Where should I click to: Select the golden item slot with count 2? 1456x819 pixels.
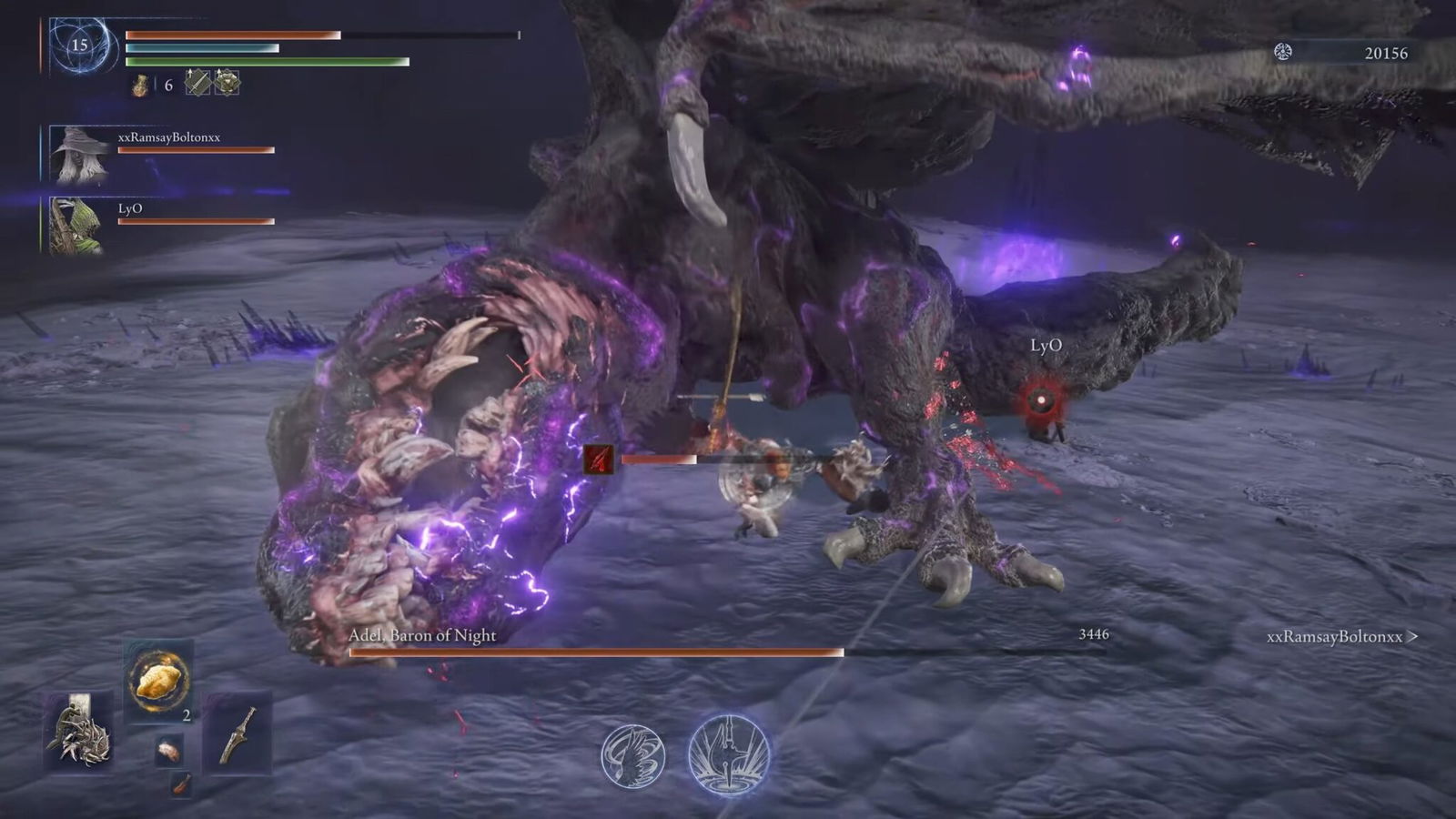tap(159, 680)
